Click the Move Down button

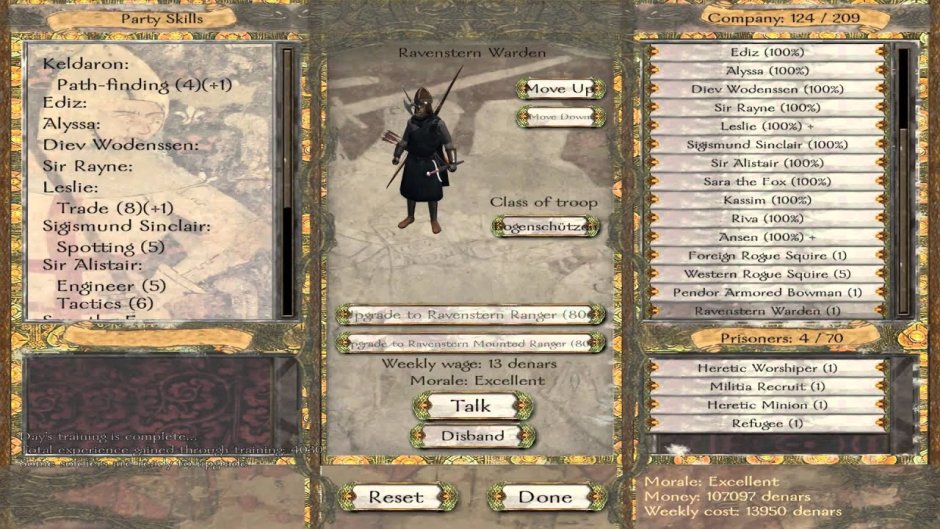tap(560, 117)
